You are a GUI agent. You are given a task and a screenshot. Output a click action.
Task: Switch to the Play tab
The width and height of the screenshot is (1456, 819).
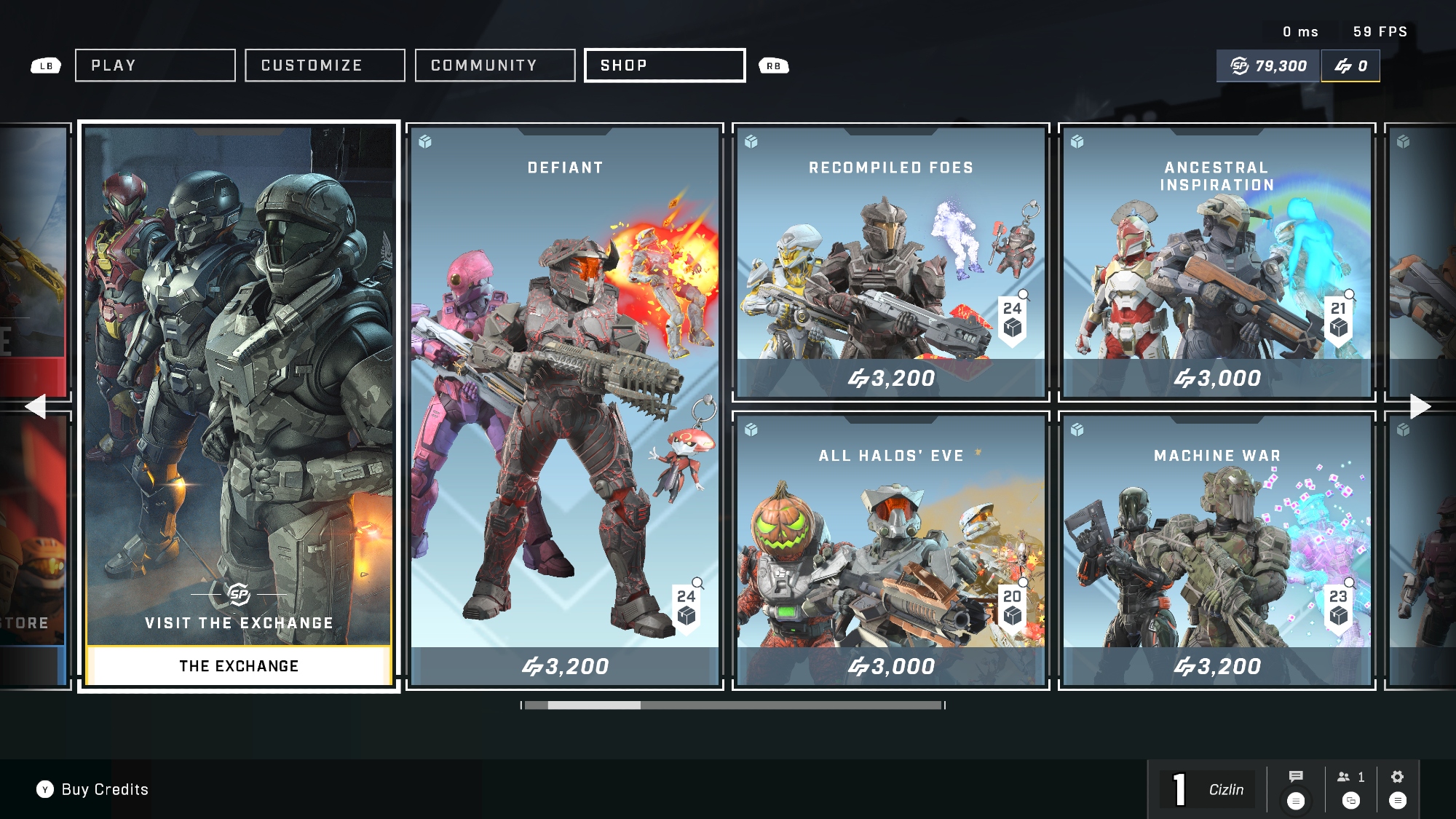pyautogui.click(x=155, y=66)
